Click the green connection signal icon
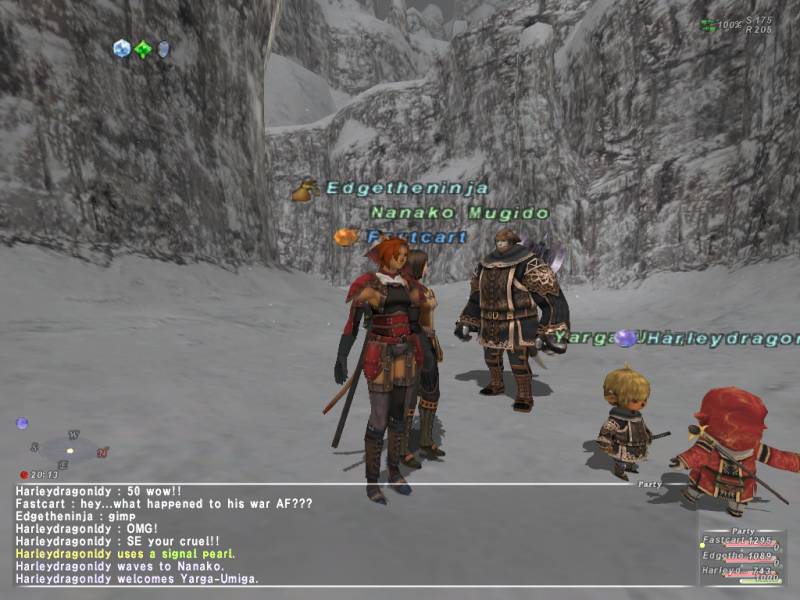The width and height of the screenshot is (800, 600). pyautogui.click(x=708, y=25)
